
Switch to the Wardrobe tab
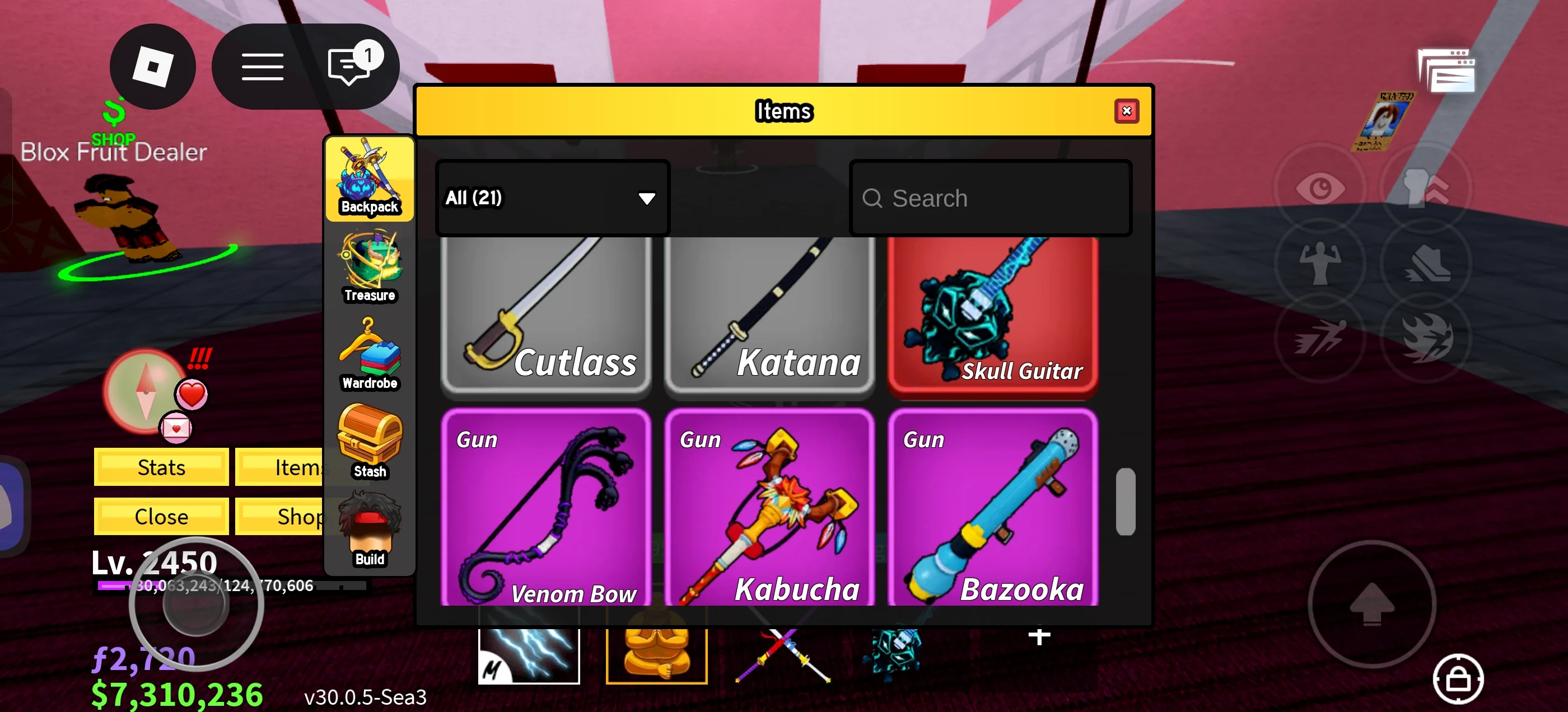tap(370, 355)
